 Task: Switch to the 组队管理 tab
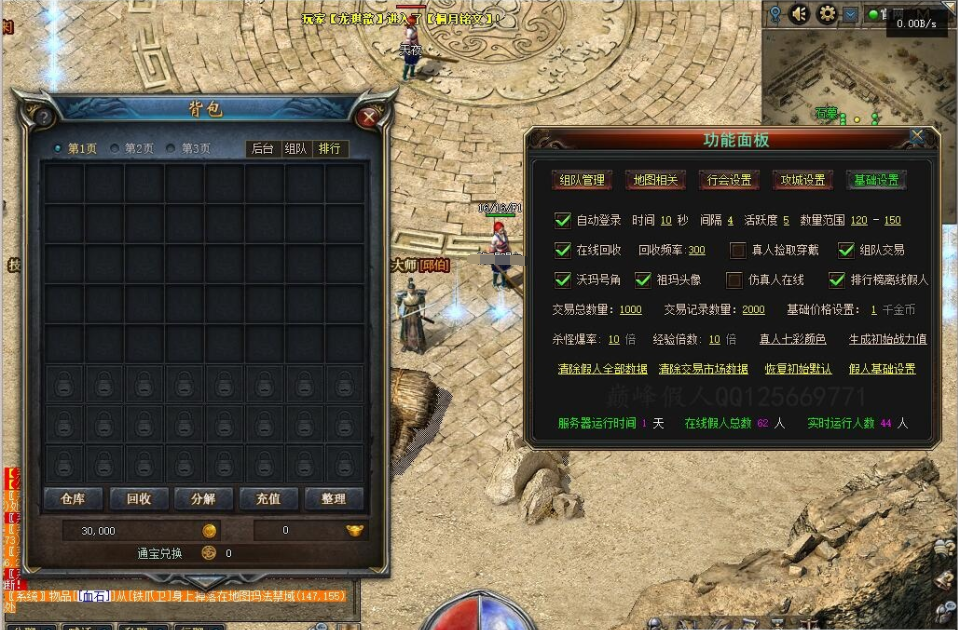click(582, 181)
